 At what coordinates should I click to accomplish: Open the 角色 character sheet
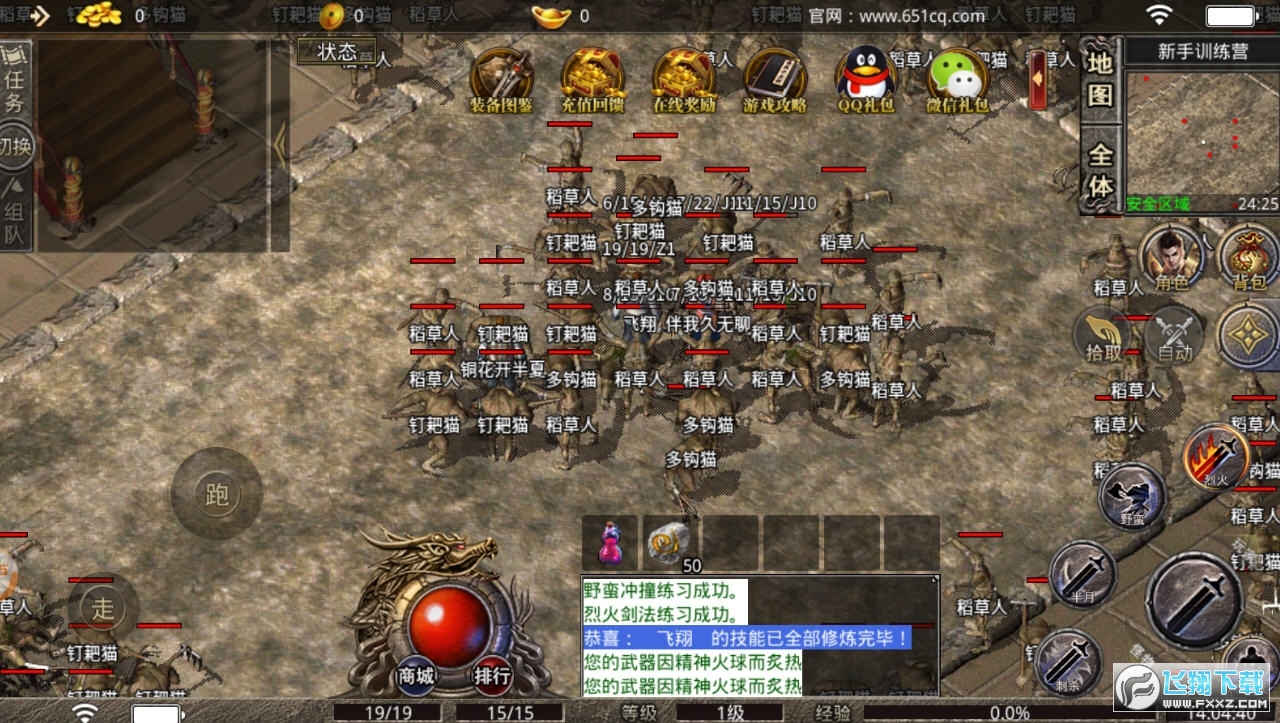click(x=1171, y=258)
